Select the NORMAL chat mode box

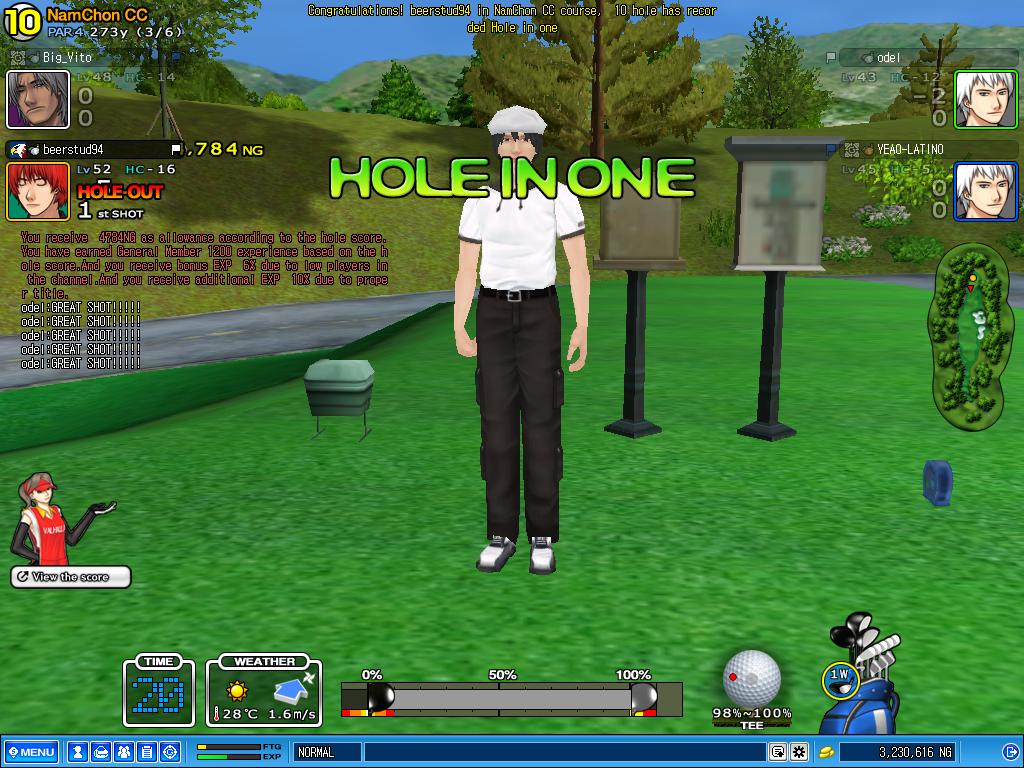click(326, 752)
